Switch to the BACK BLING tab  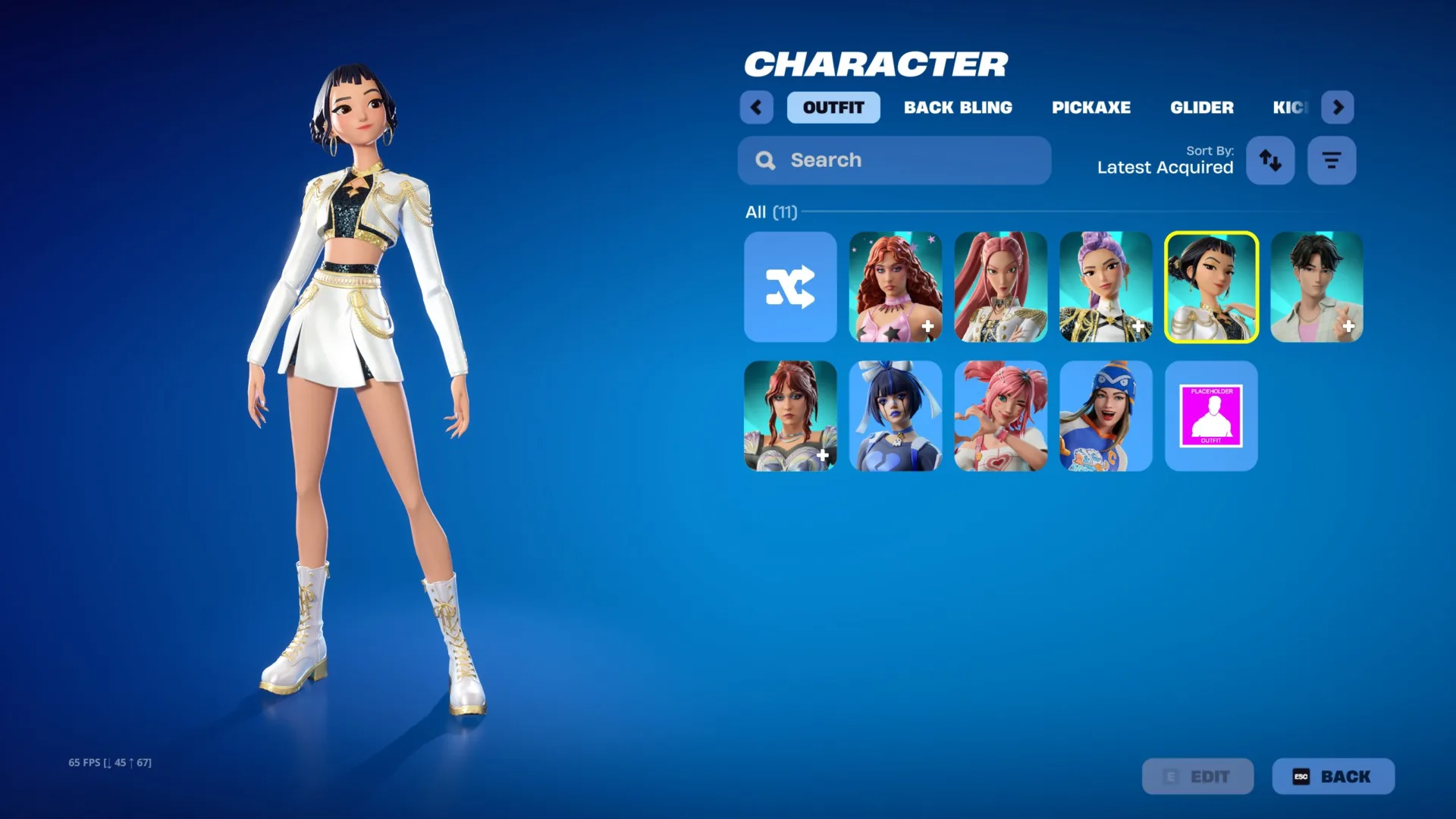pyautogui.click(x=958, y=108)
